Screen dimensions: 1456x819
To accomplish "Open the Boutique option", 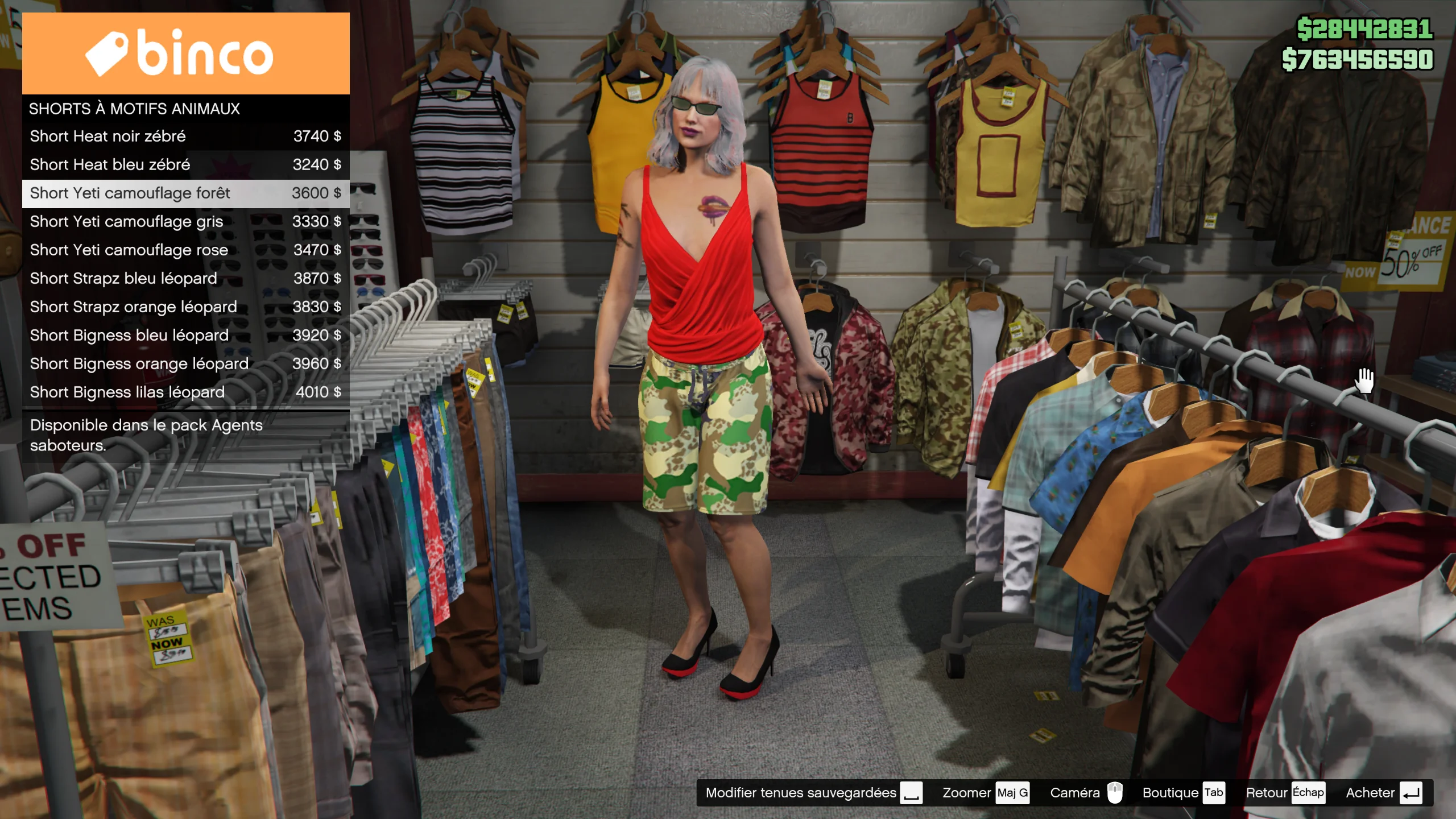I will 1183,793.
